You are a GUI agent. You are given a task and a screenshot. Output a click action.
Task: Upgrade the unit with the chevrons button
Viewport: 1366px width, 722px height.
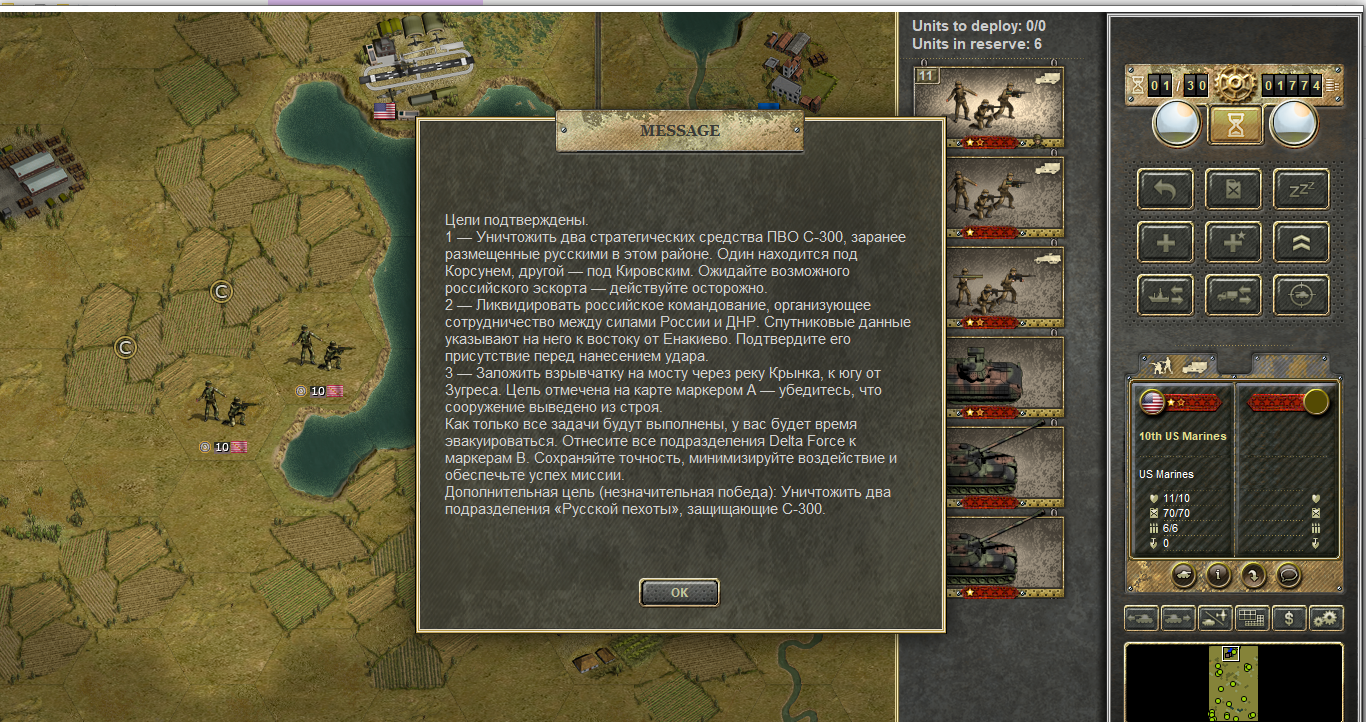pos(1301,242)
